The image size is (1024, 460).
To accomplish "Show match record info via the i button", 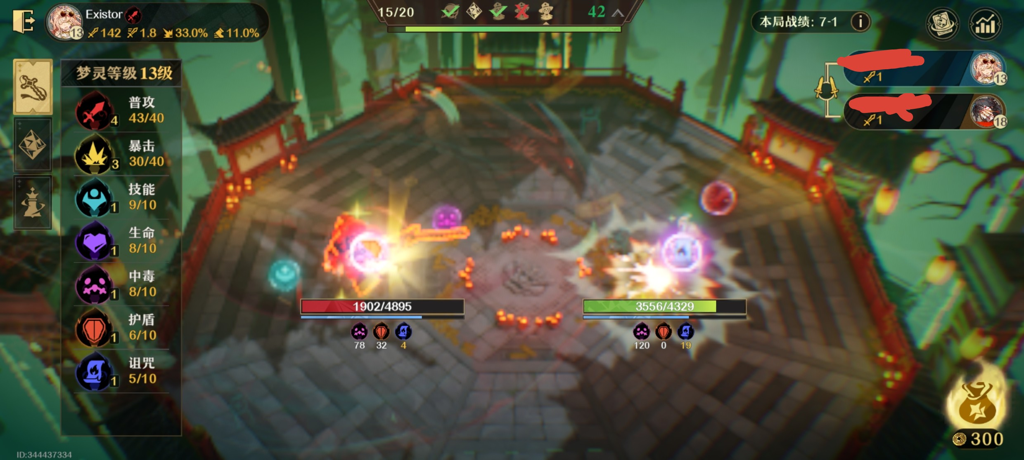I will click(x=859, y=21).
